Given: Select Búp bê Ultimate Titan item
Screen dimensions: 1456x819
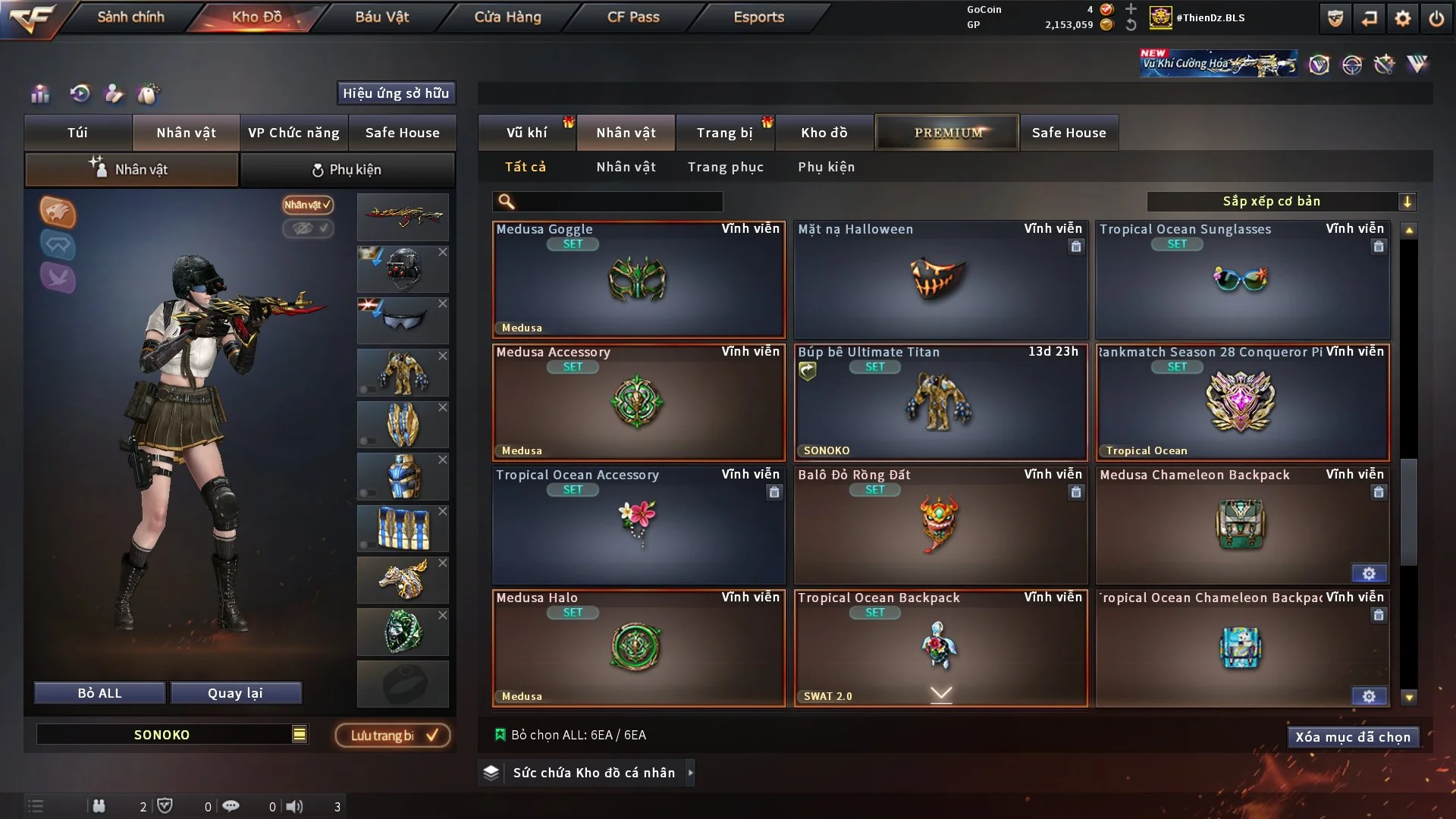Looking at the screenshot, I should [x=940, y=403].
